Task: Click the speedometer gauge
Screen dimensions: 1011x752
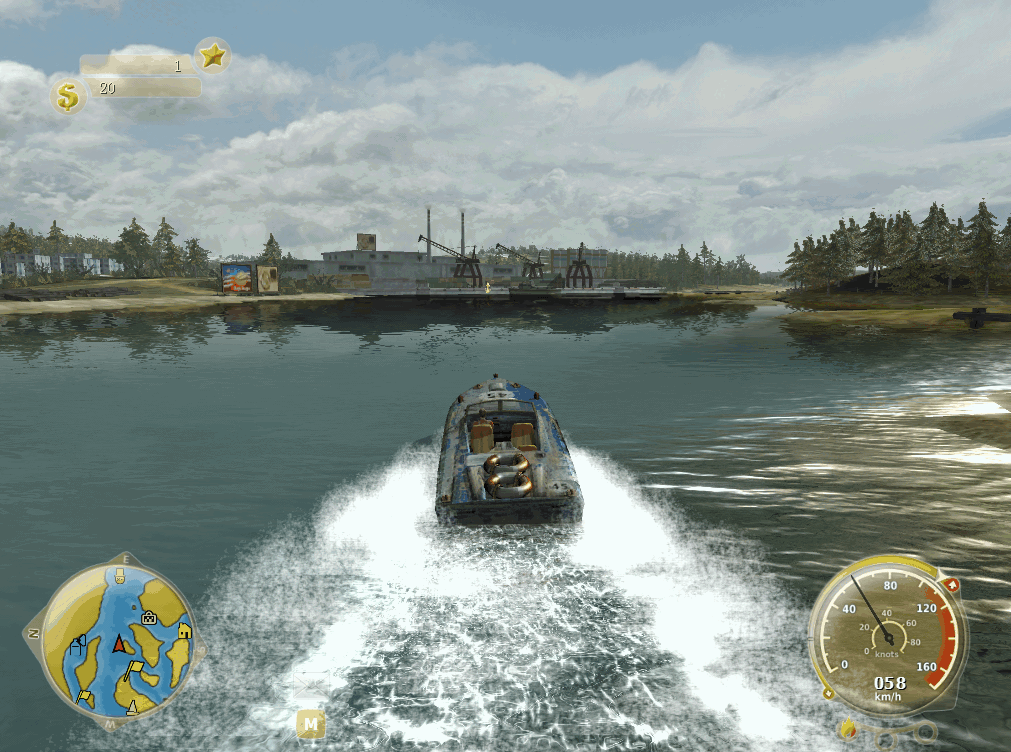Action: (x=887, y=632)
